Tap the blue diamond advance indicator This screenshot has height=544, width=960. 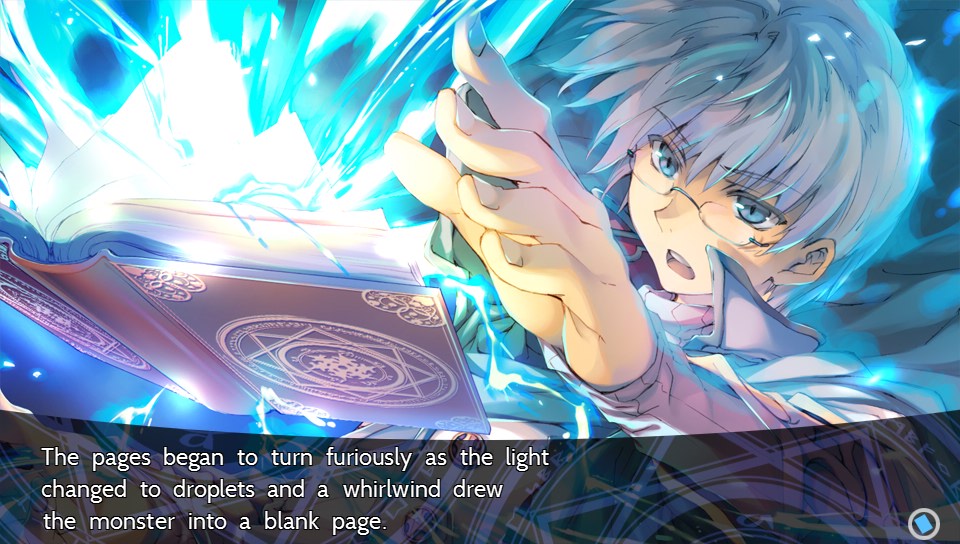pyautogui.click(x=922, y=523)
